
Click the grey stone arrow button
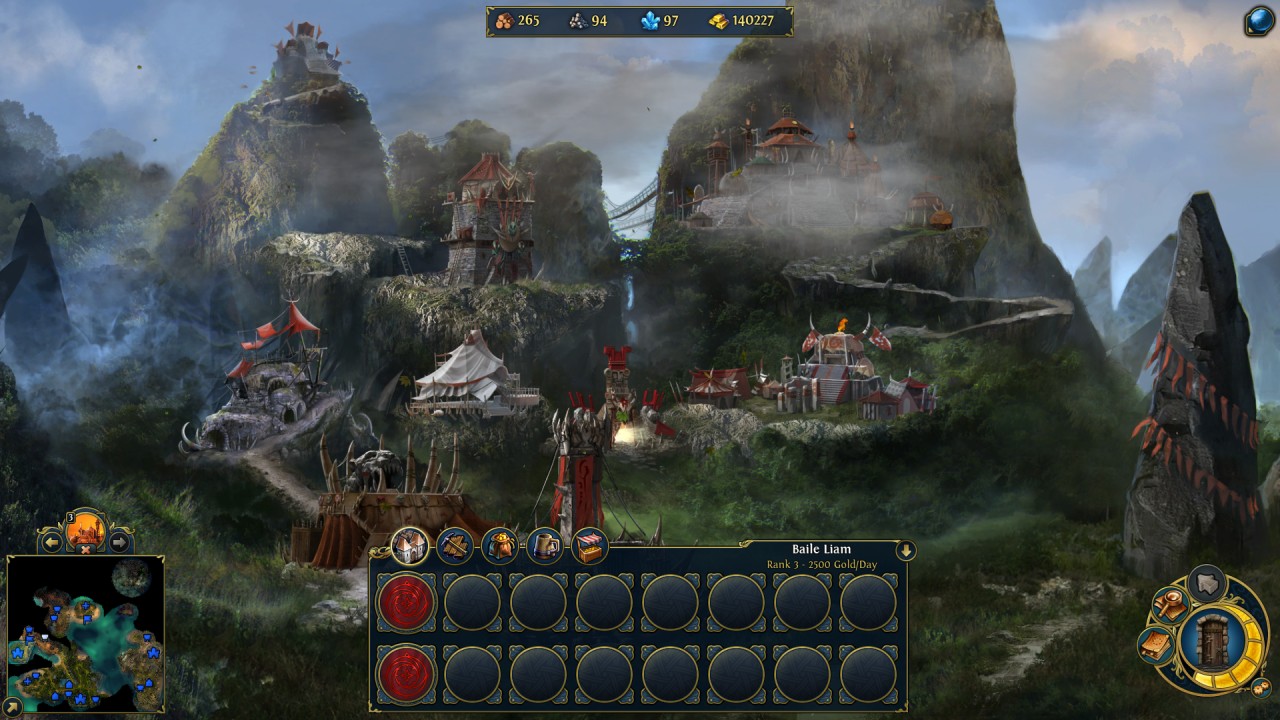coord(1209,583)
